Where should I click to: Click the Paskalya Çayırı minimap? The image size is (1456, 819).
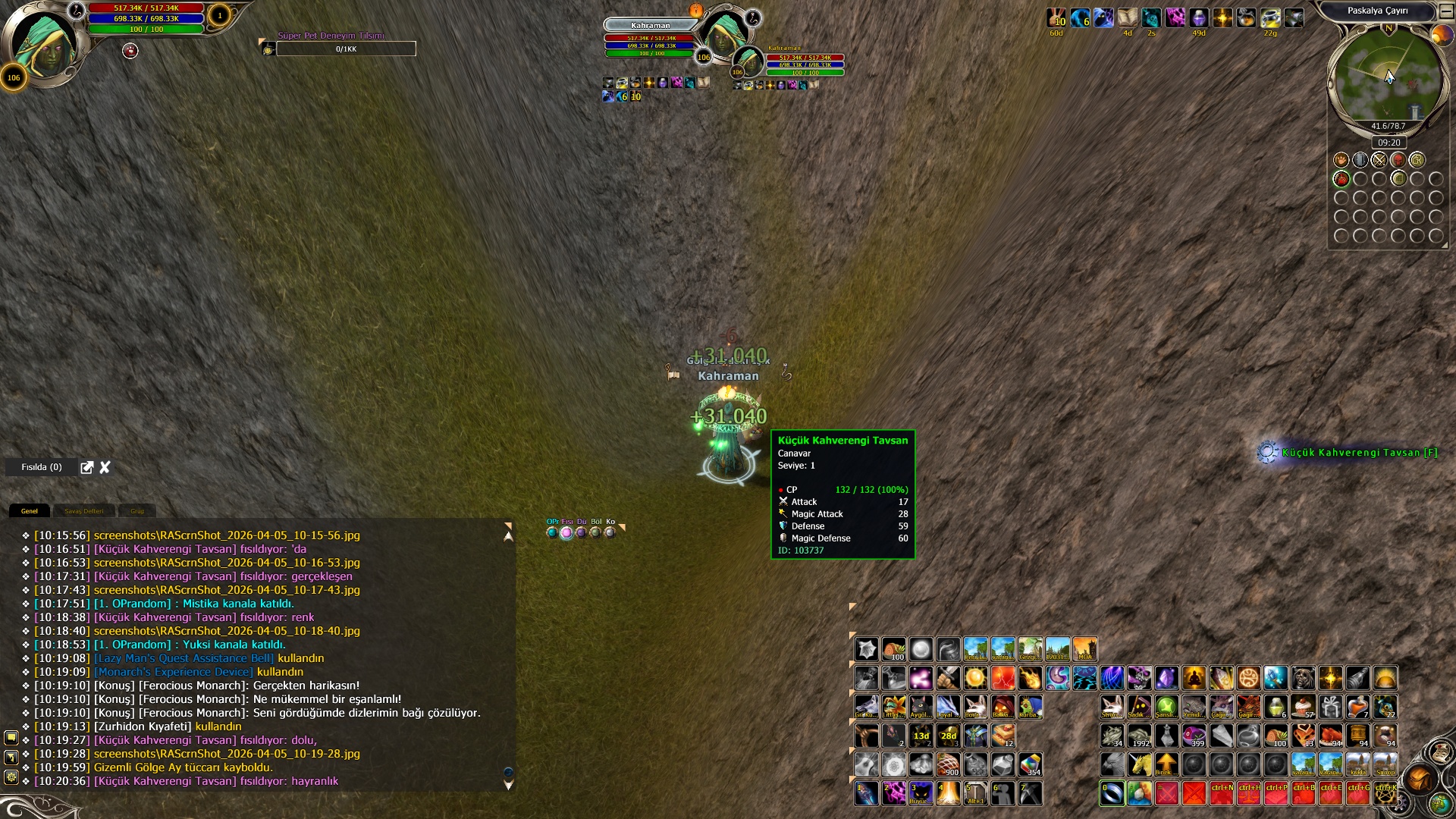1388,77
